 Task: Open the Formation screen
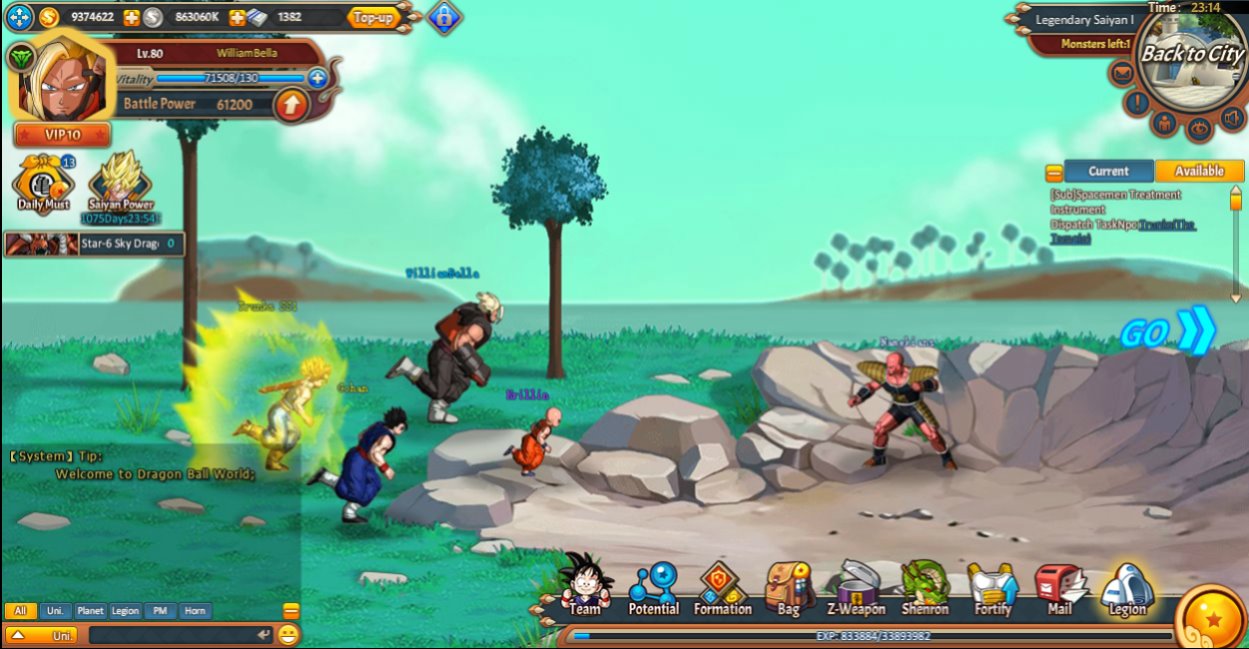point(722,588)
